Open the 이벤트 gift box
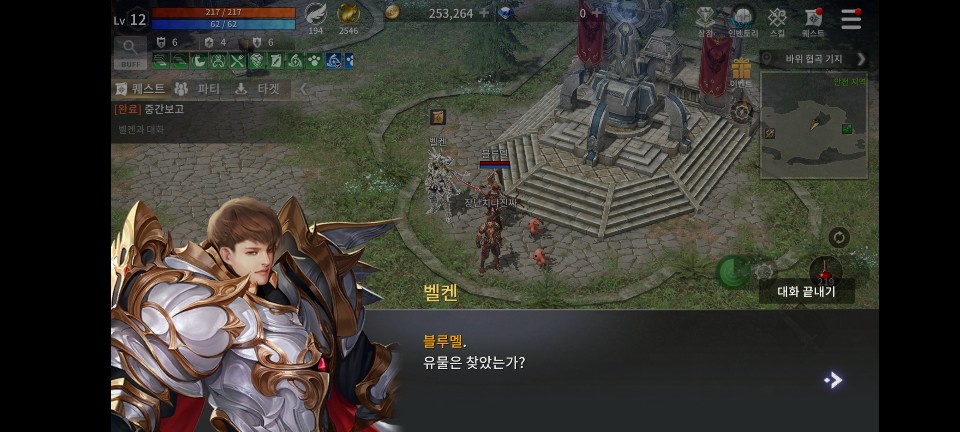Screen dimensions: 960x432 (741, 72)
